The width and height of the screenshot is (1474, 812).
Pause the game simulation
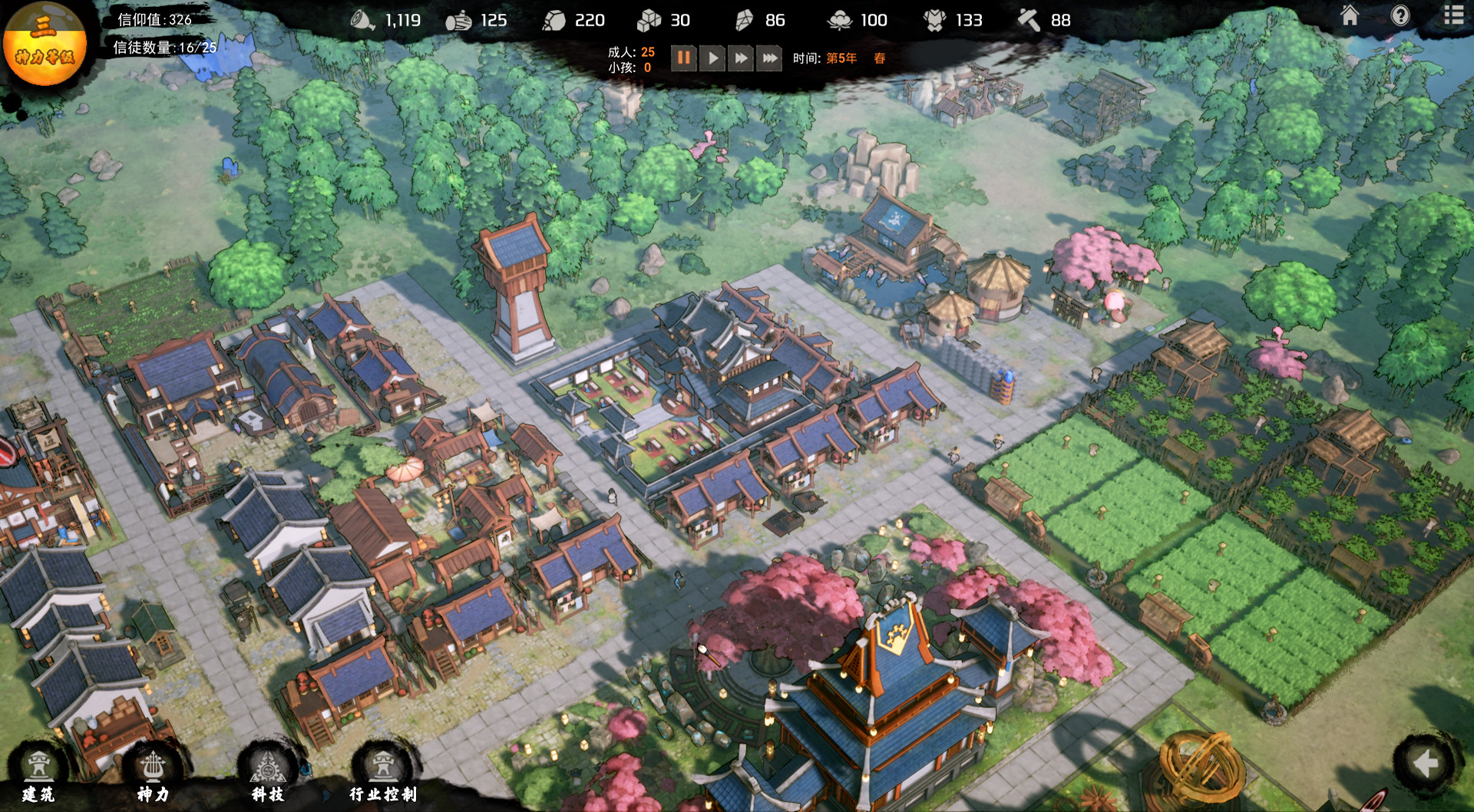pyautogui.click(x=684, y=57)
